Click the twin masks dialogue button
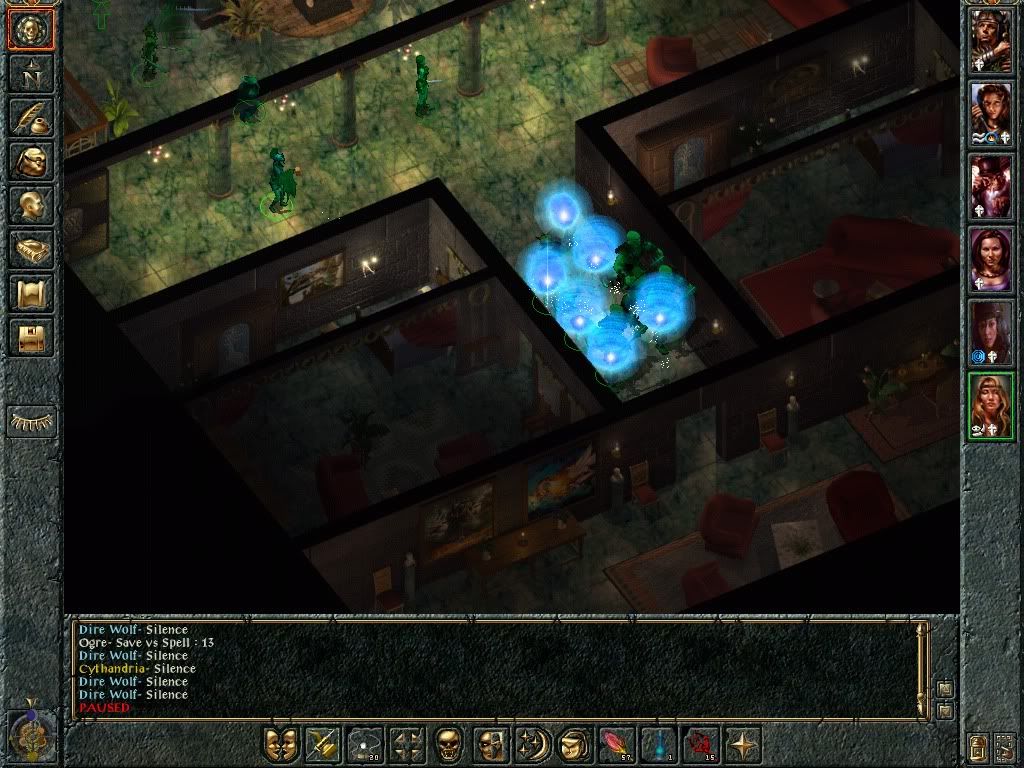 point(281,744)
